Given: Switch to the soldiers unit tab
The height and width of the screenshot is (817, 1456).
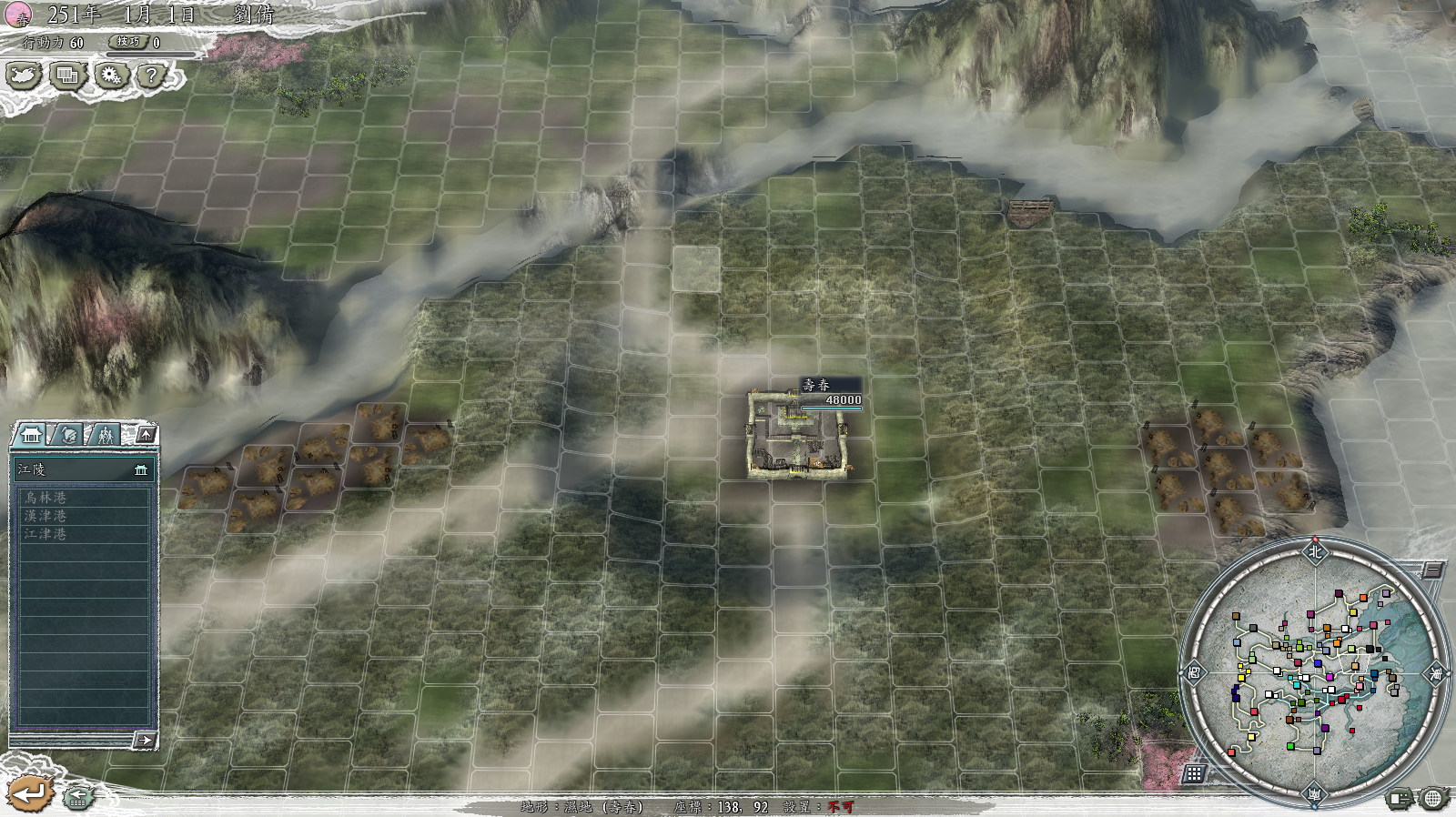Looking at the screenshot, I should pyautogui.click(x=106, y=435).
